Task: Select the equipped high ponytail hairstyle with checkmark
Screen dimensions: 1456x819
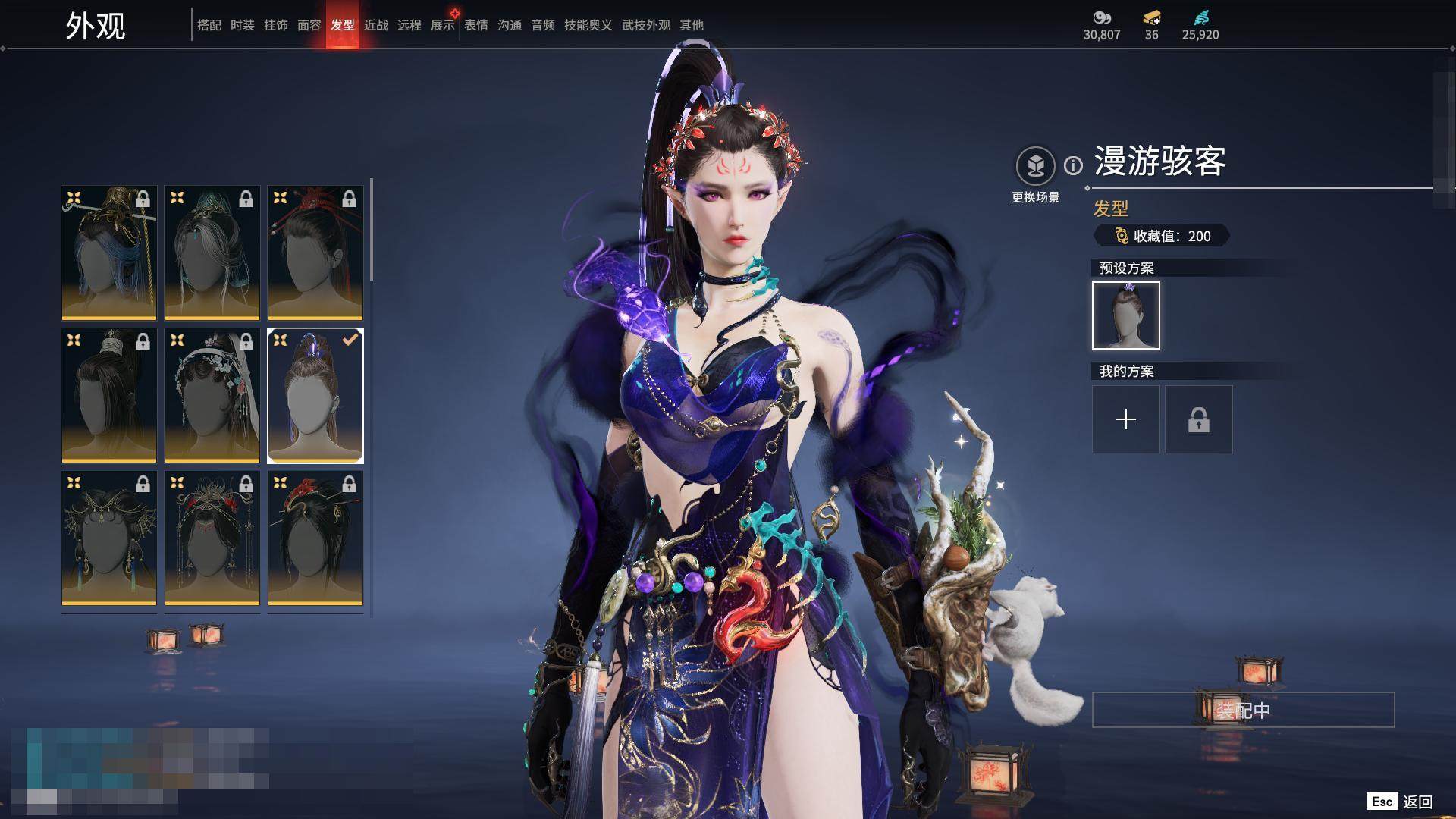Action: click(315, 395)
